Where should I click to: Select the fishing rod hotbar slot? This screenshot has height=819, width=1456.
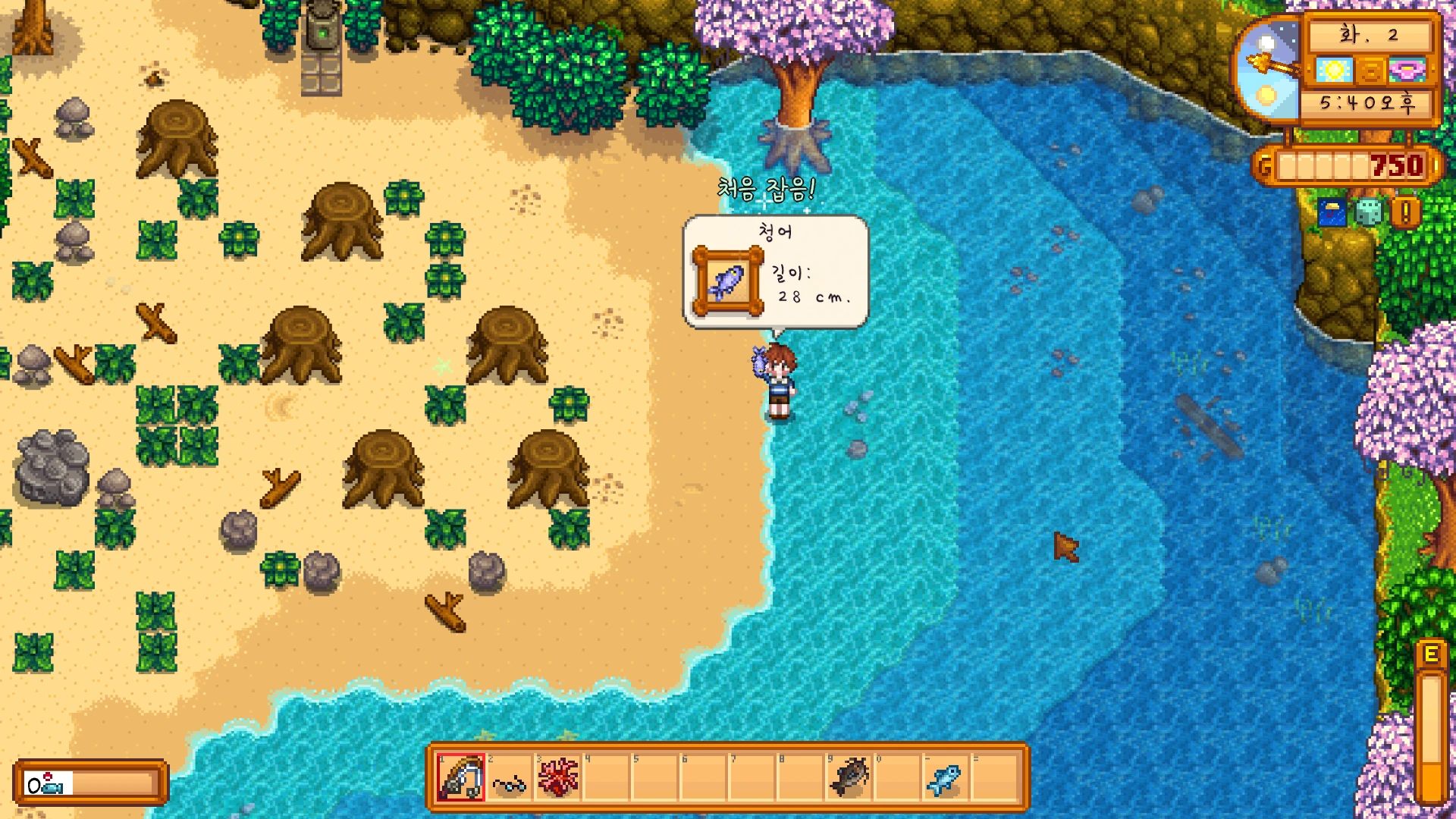(460, 777)
